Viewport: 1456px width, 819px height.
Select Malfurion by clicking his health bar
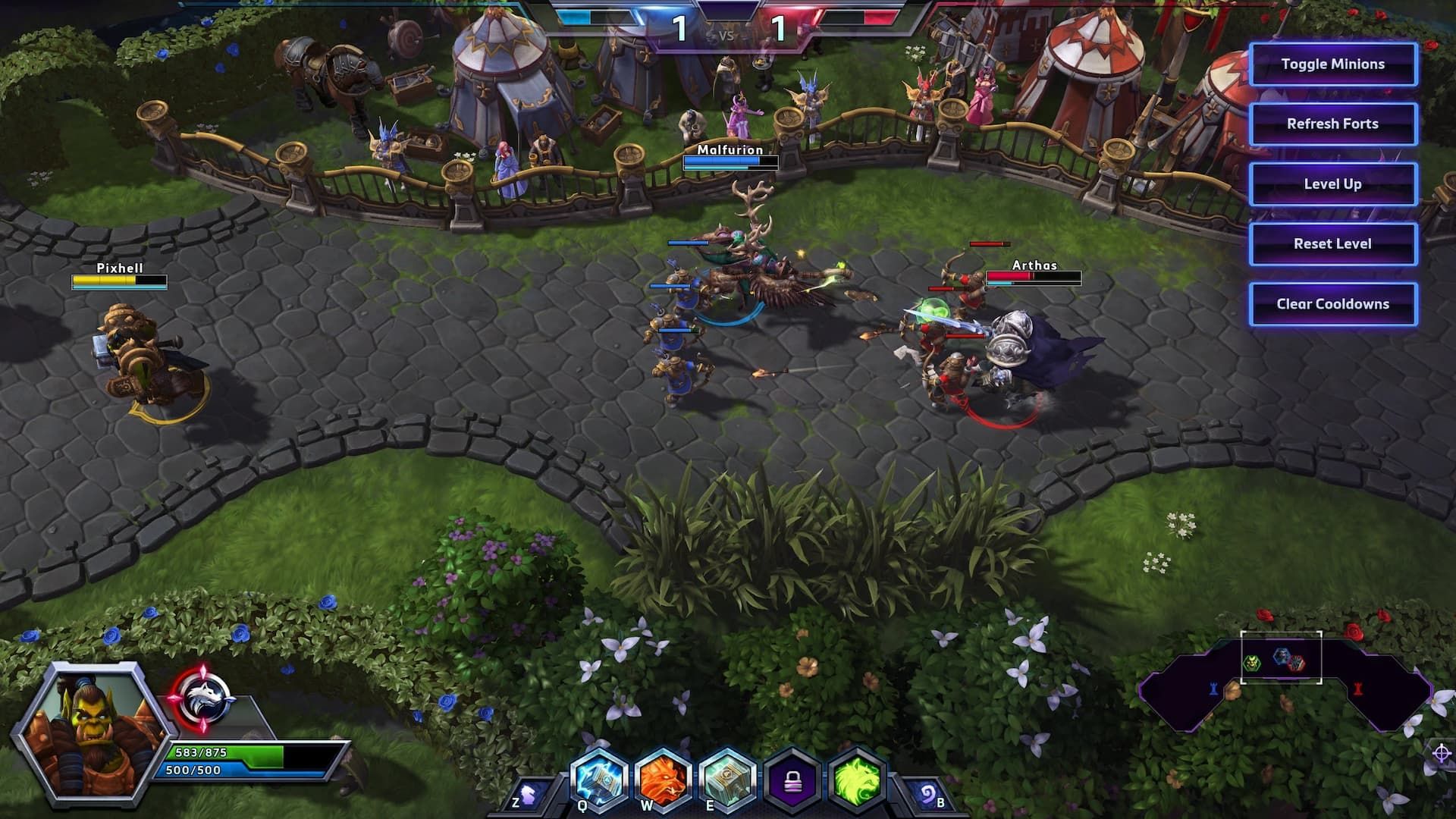[x=730, y=162]
